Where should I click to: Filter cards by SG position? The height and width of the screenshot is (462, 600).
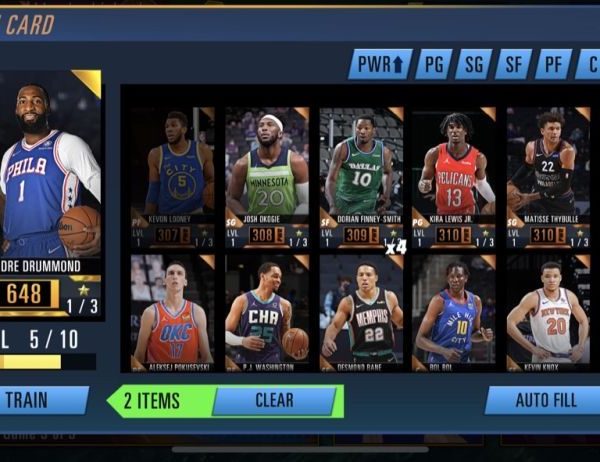pos(473,66)
